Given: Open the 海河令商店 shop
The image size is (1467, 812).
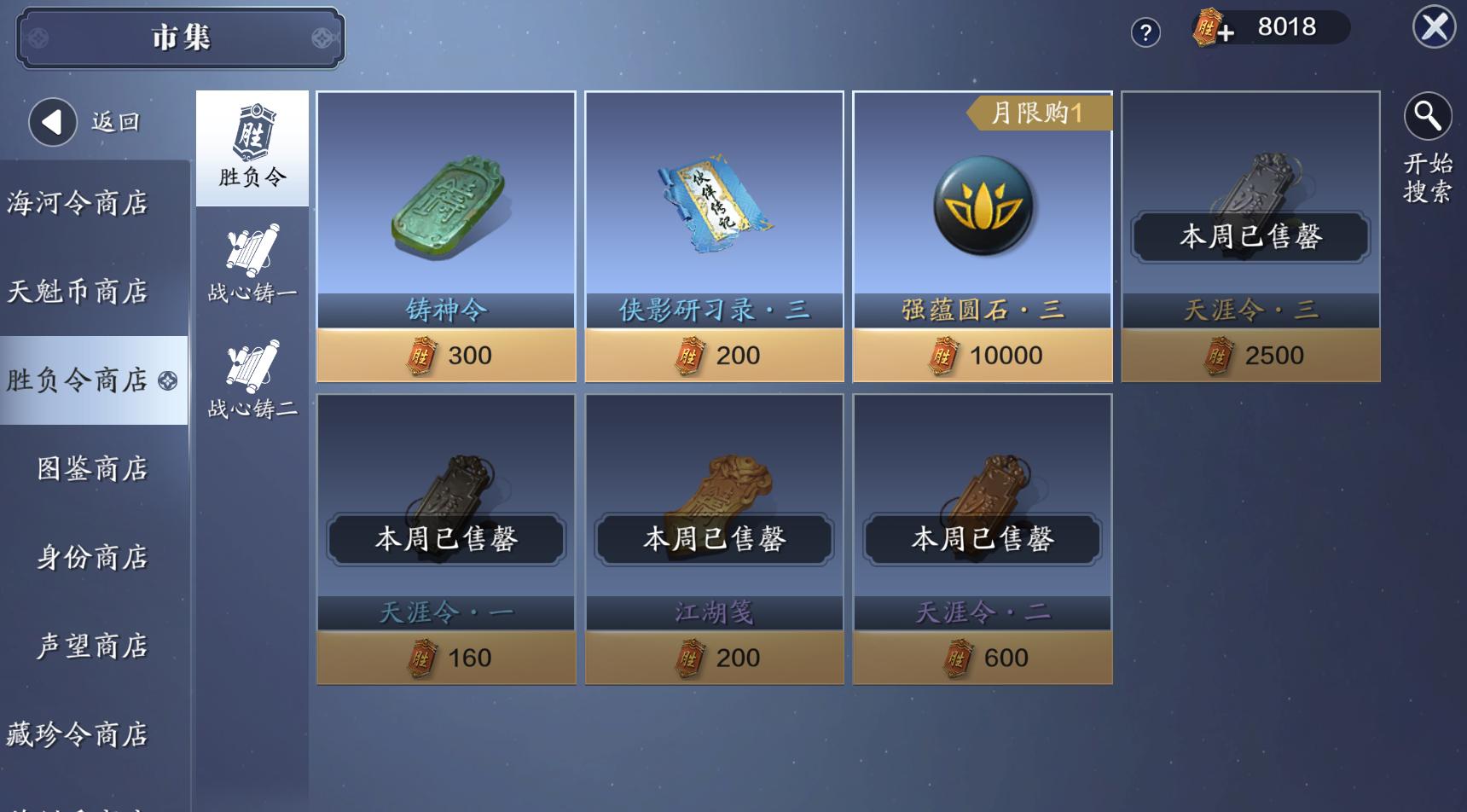Looking at the screenshot, I should [78, 203].
